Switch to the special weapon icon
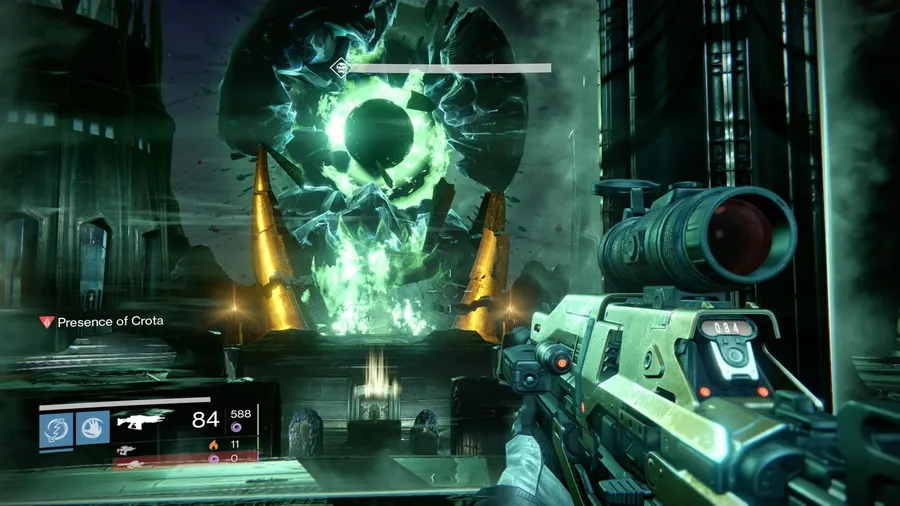The image size is (900, 506). coord(126,449)
